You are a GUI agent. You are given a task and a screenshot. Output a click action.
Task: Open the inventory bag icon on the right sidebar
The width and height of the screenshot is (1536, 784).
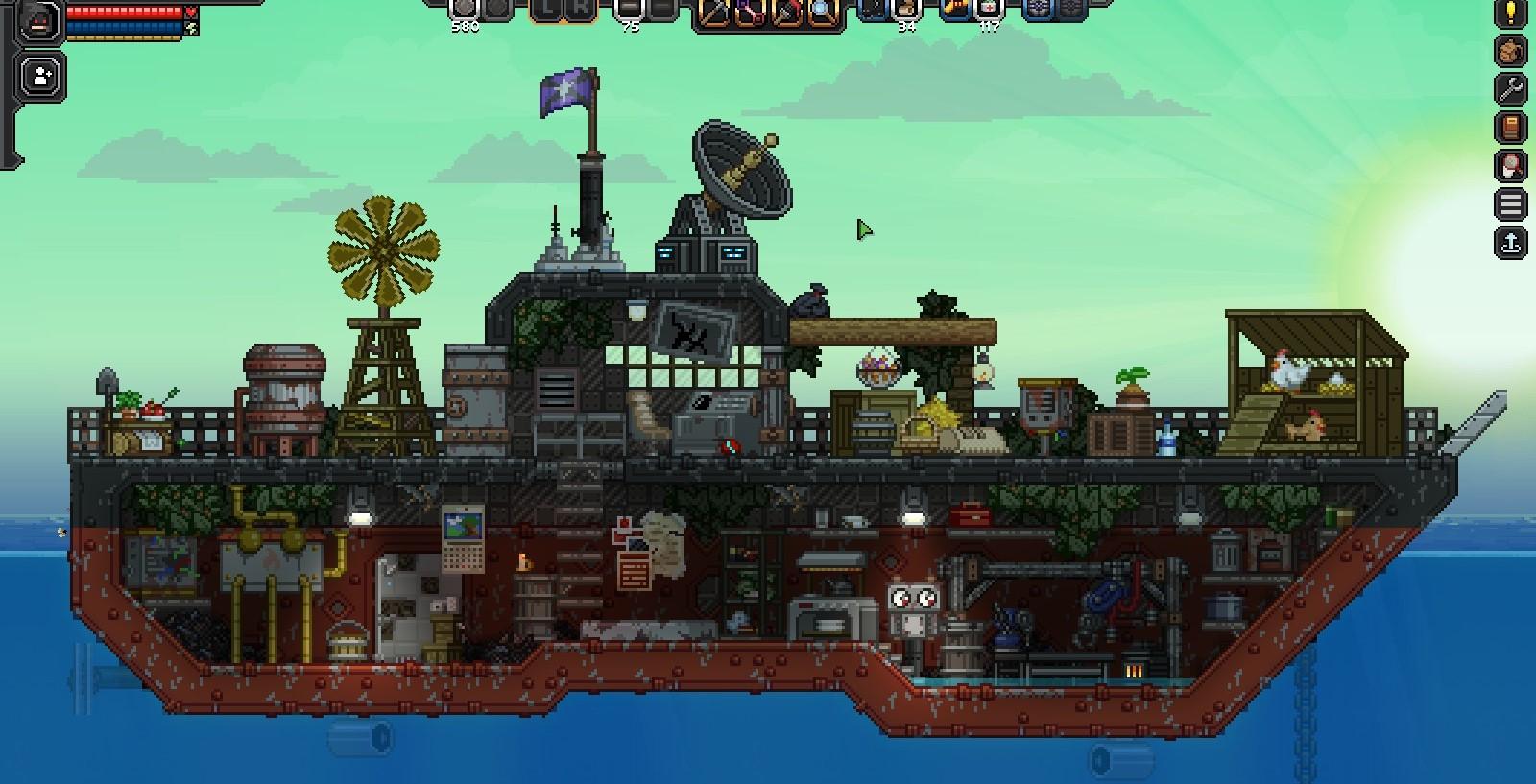pyautogui.click(x=1511, y=49)
